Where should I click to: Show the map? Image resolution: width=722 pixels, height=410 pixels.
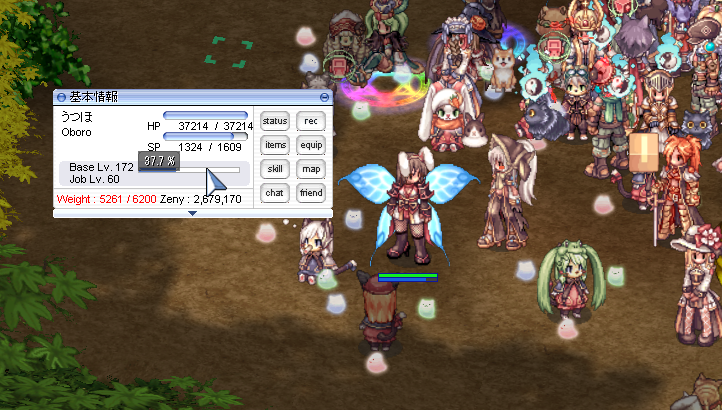point(311,169)
